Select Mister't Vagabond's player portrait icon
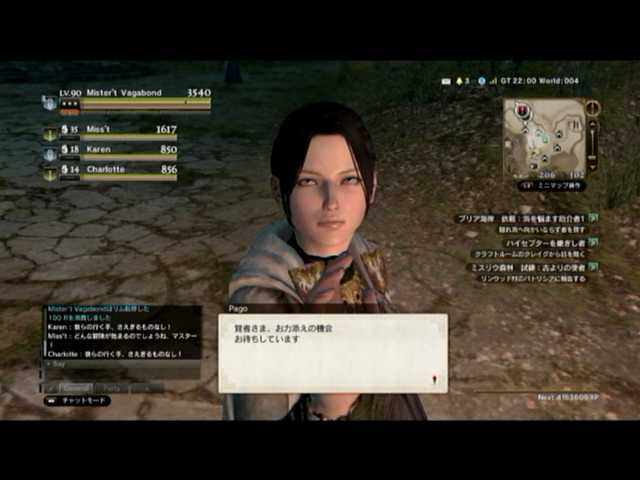The width and height of the screenshot is (640, 480). [49, 102]
